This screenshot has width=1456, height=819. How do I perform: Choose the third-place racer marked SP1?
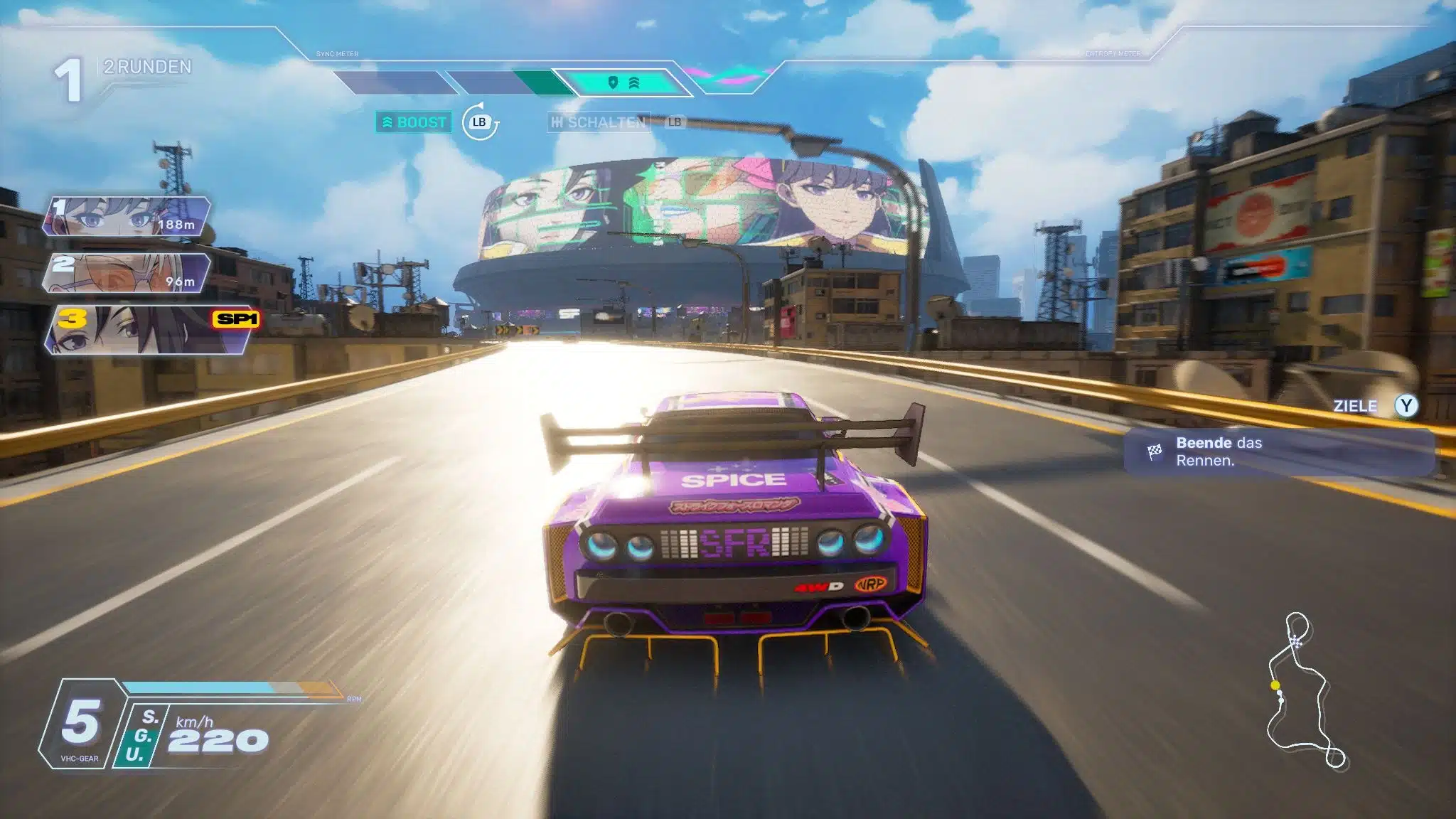(146, 330)
